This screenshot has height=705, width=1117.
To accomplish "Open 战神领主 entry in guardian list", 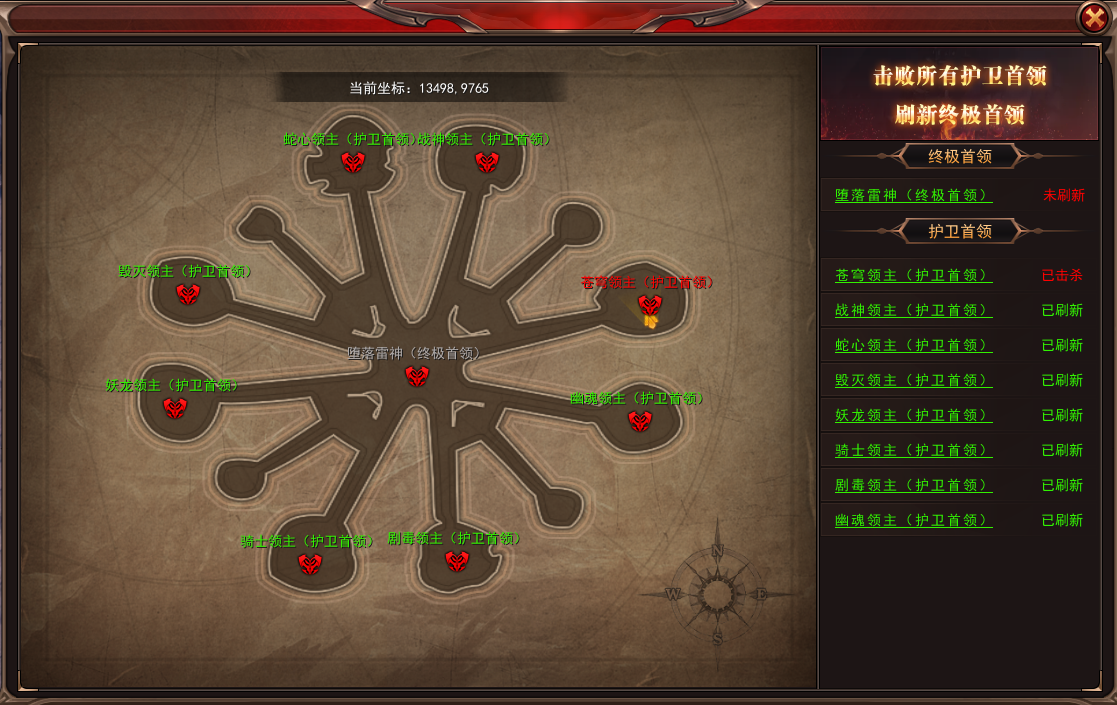I will [x=913, y=311].
